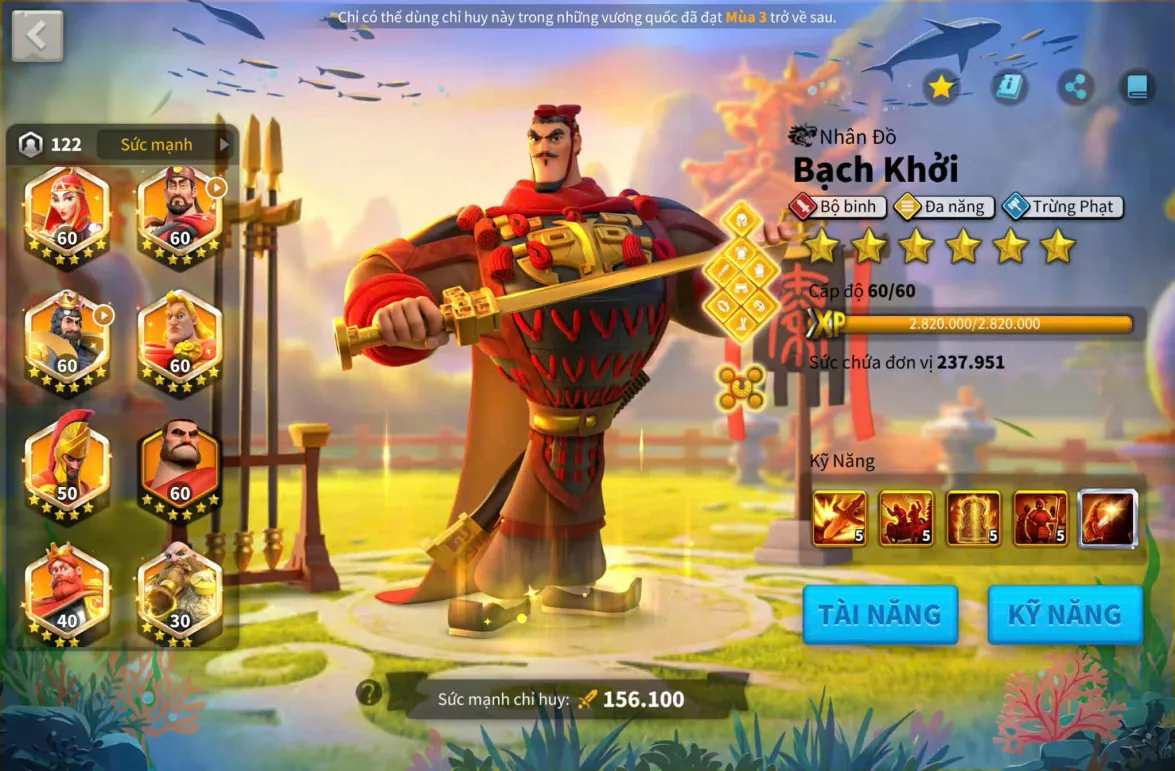This screenshot has width=1175, height=771.
Task: Select the red-hooded woman commander portrait
Action: [66, 214]
